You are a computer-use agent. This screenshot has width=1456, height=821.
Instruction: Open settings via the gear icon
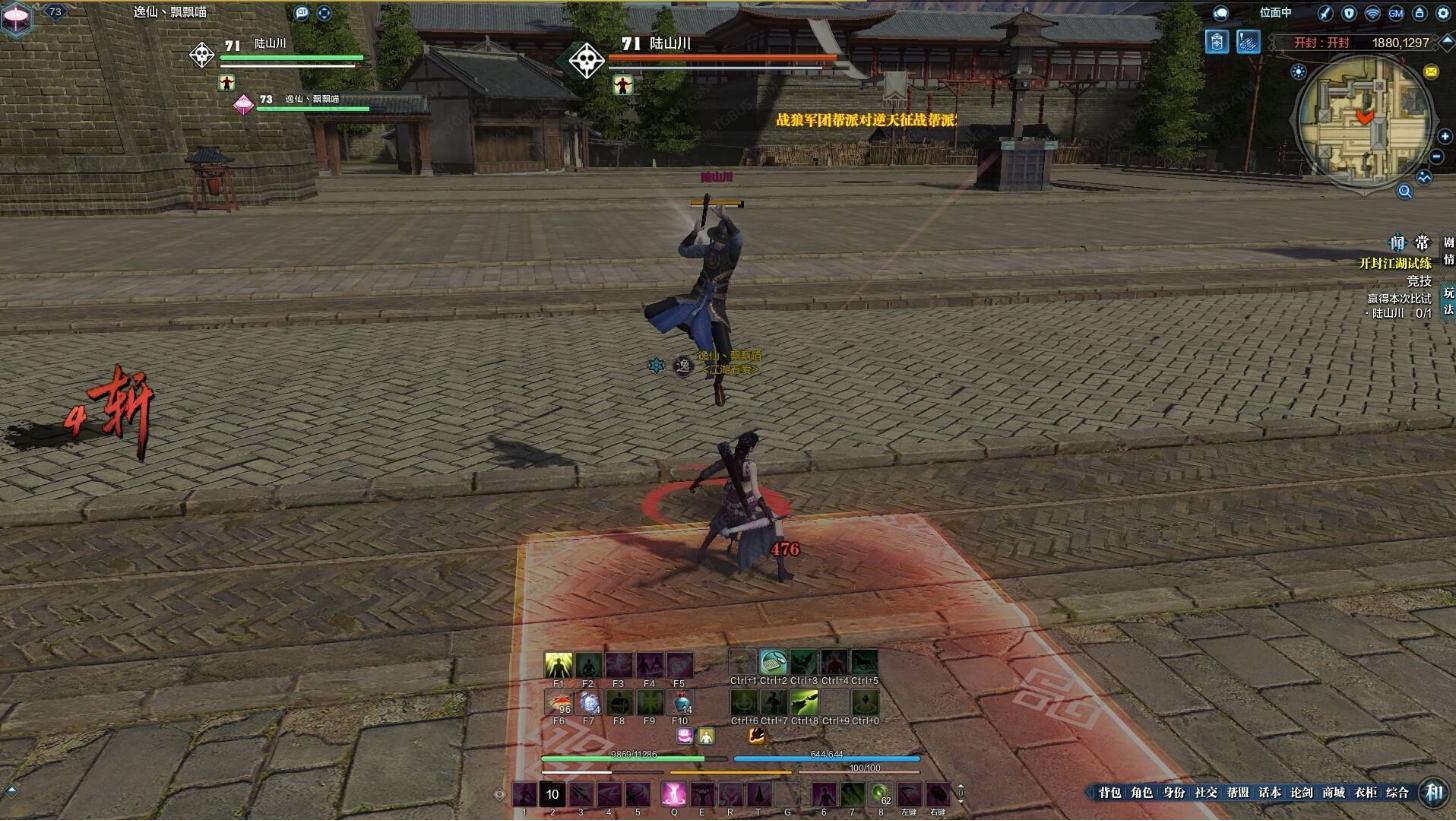[x=1444, y=13]
